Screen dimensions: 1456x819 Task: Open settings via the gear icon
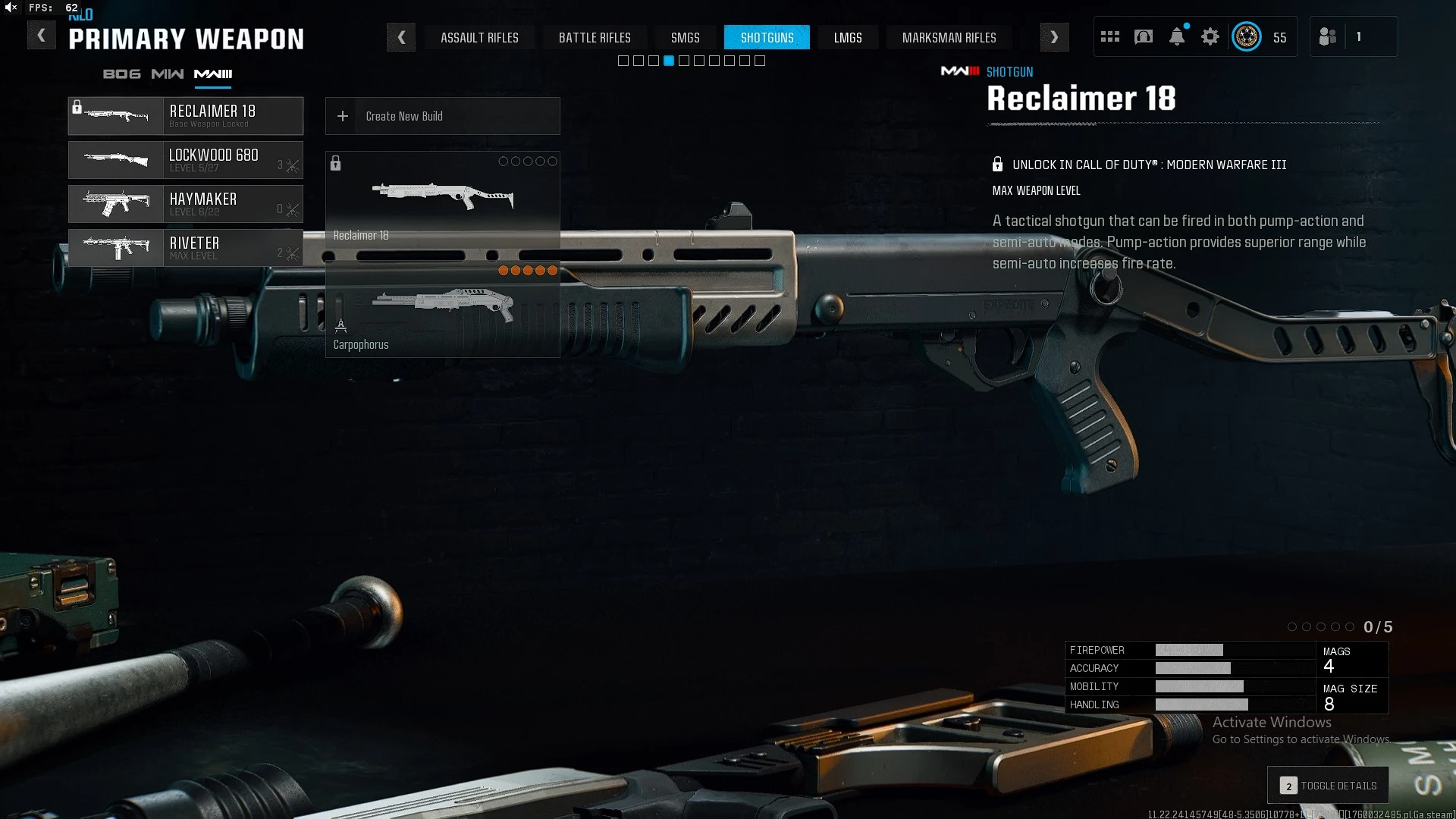point(1210,36)
